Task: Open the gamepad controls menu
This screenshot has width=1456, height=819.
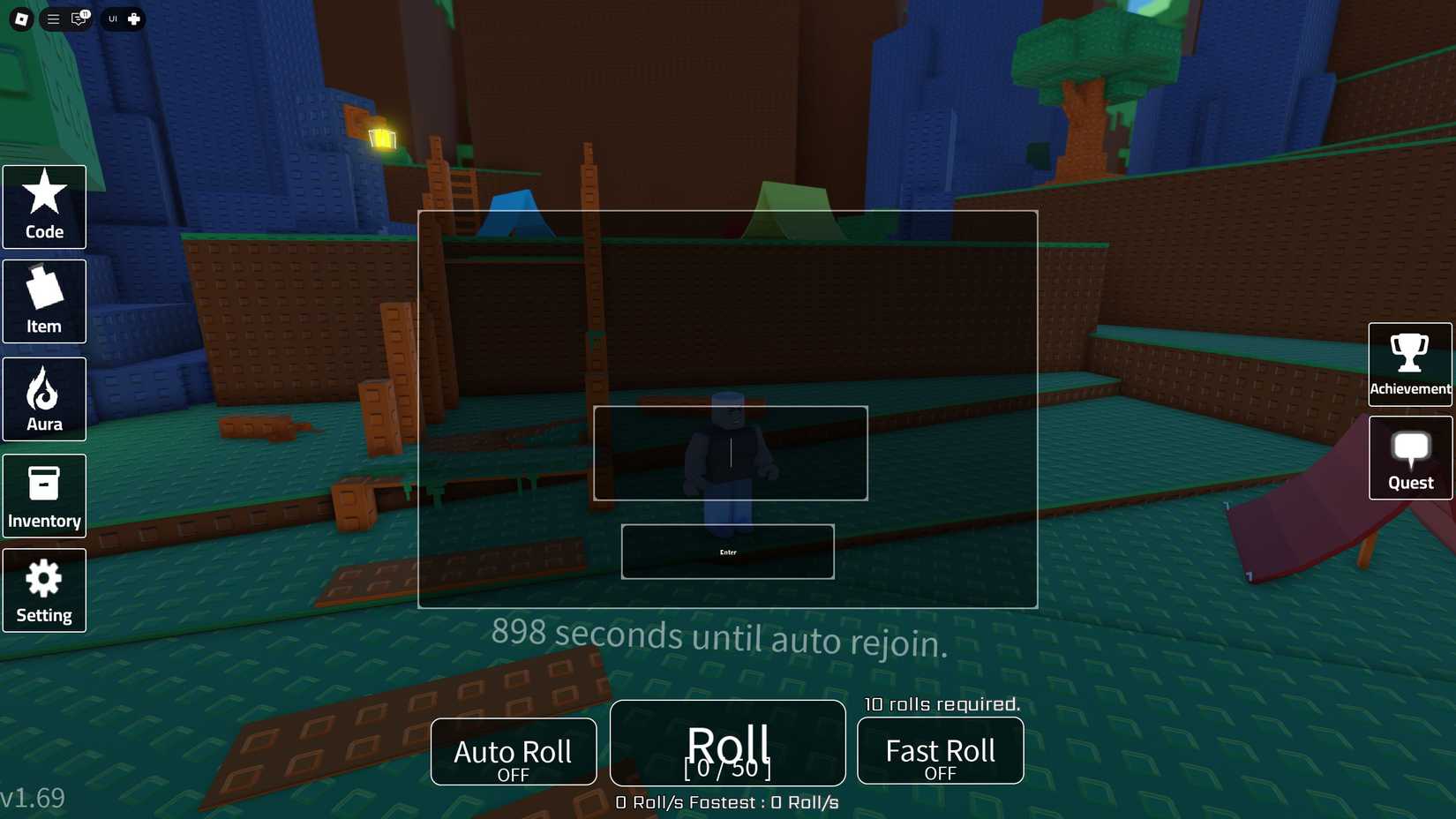Action: [x=134, y=19]
